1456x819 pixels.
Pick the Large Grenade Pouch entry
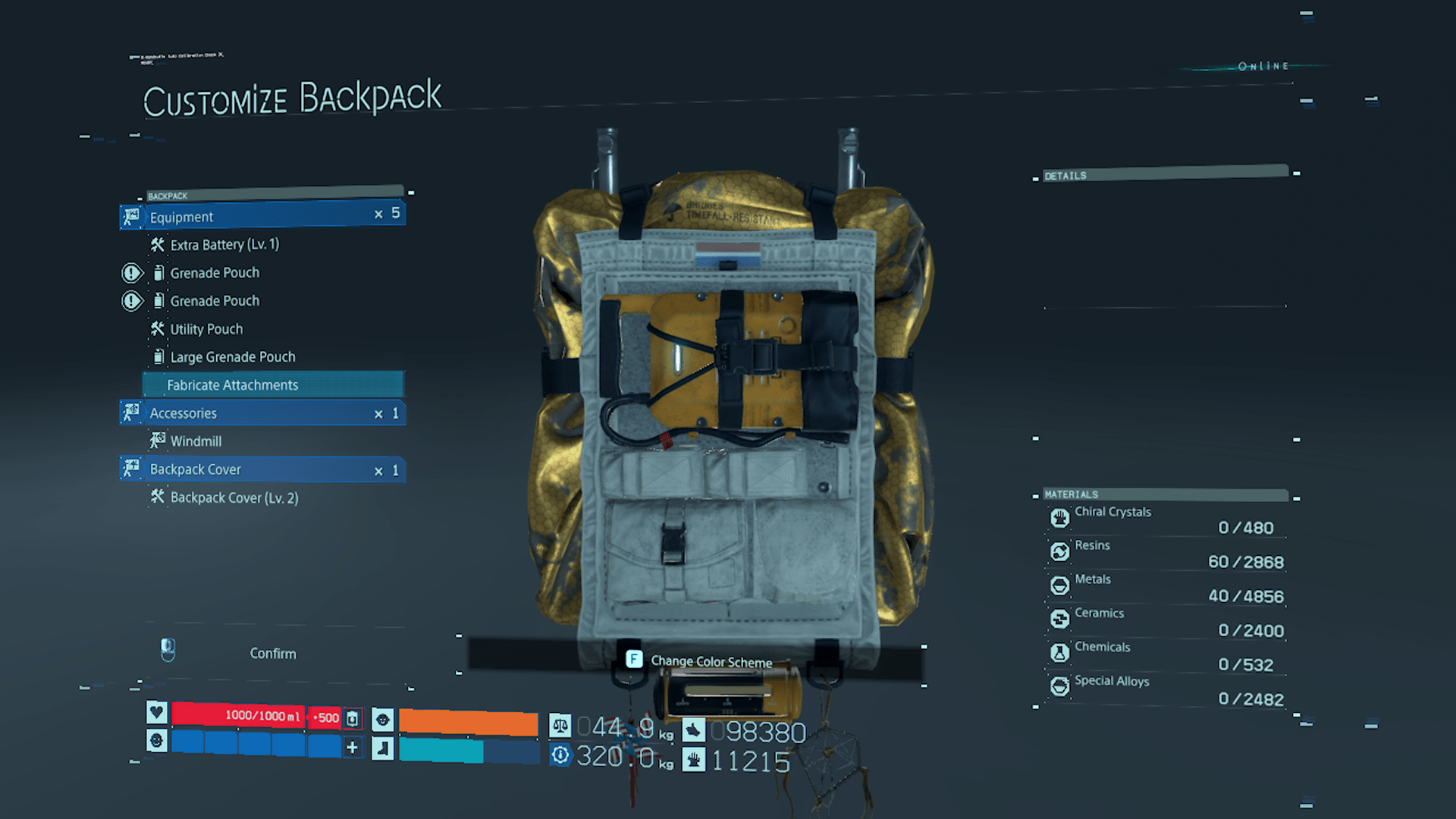tap(232, 357)
